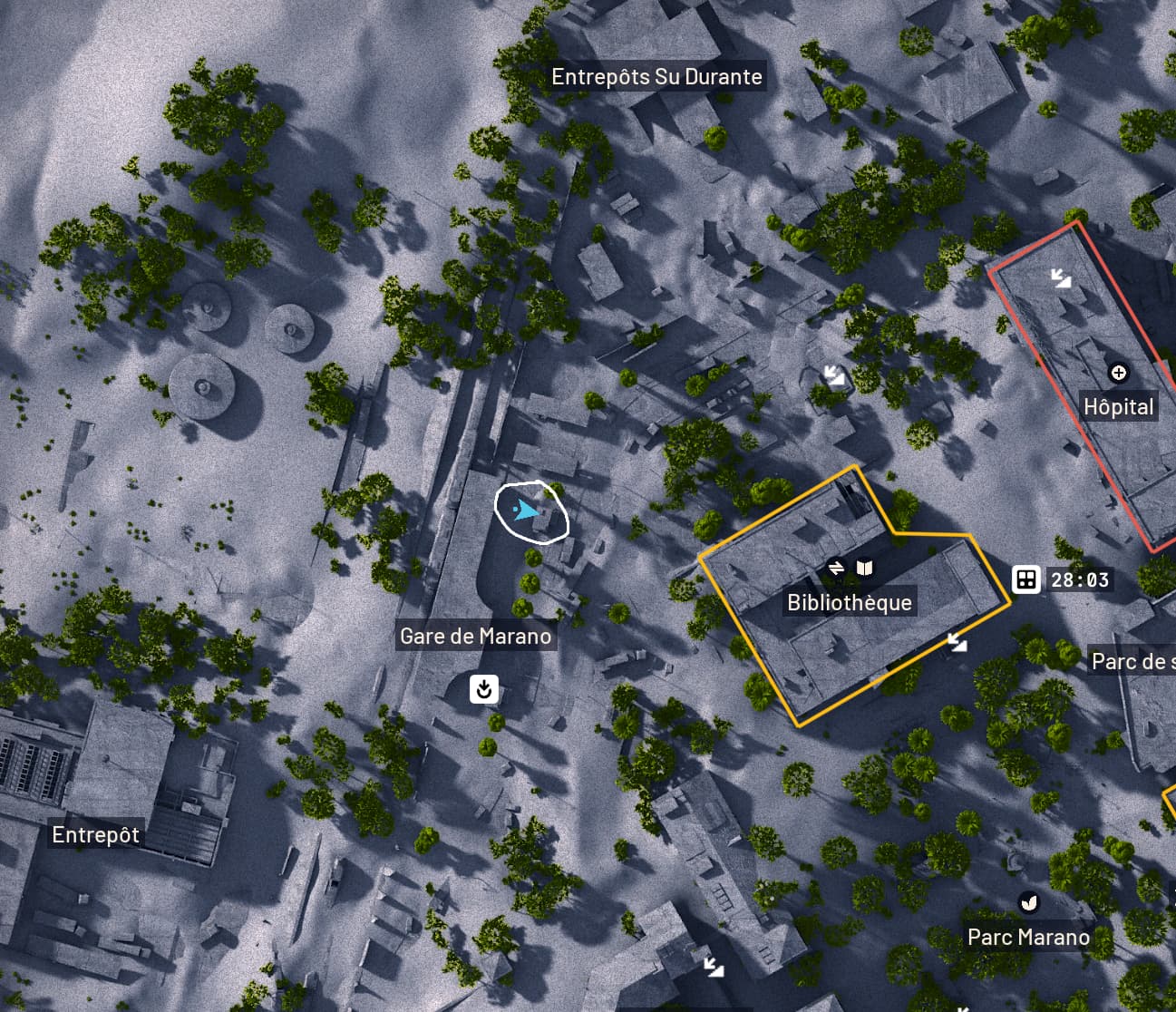Select the Entrepôts Su Durante label

point(656,76)
